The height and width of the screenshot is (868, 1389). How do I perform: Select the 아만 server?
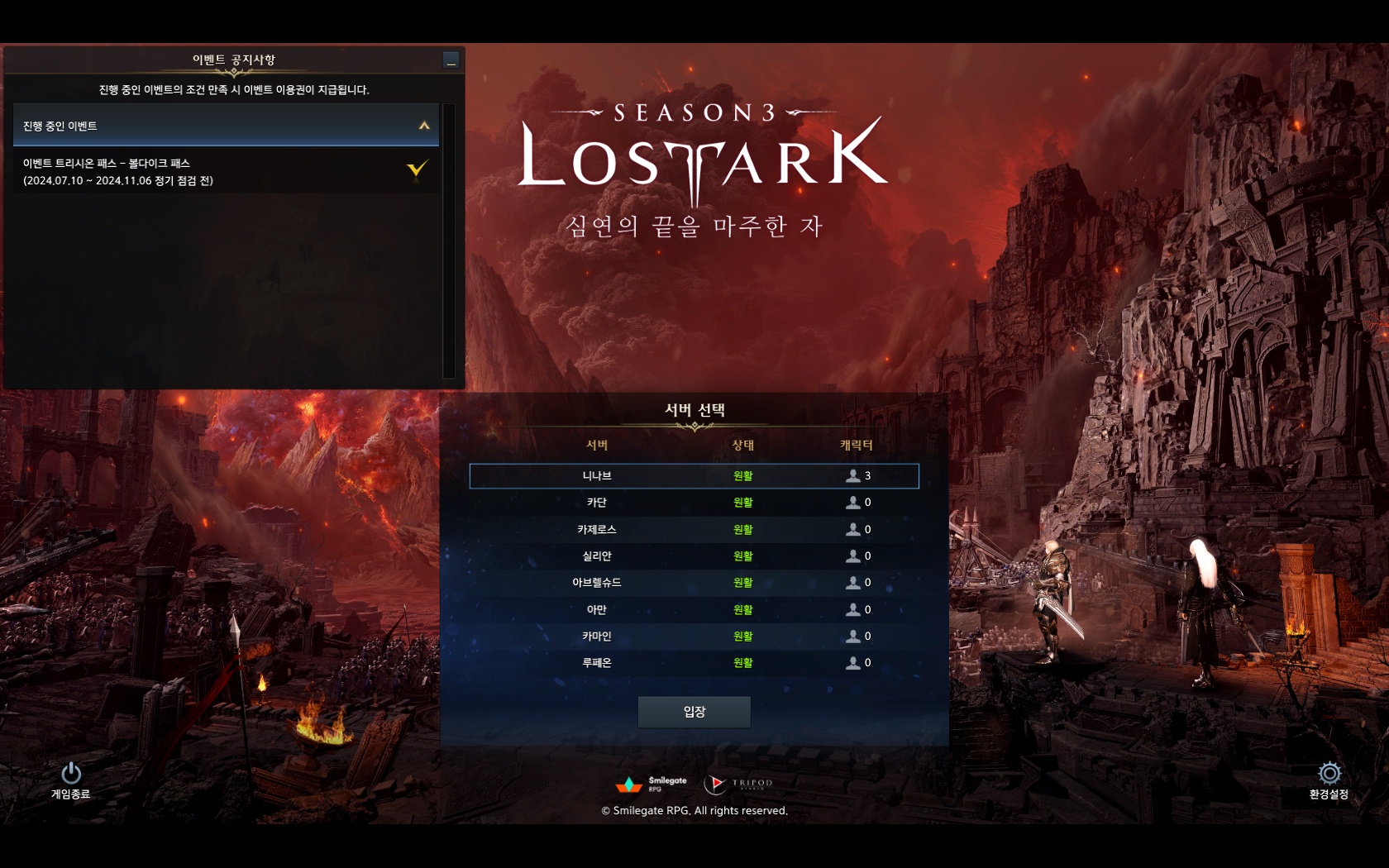click(694, 610)
